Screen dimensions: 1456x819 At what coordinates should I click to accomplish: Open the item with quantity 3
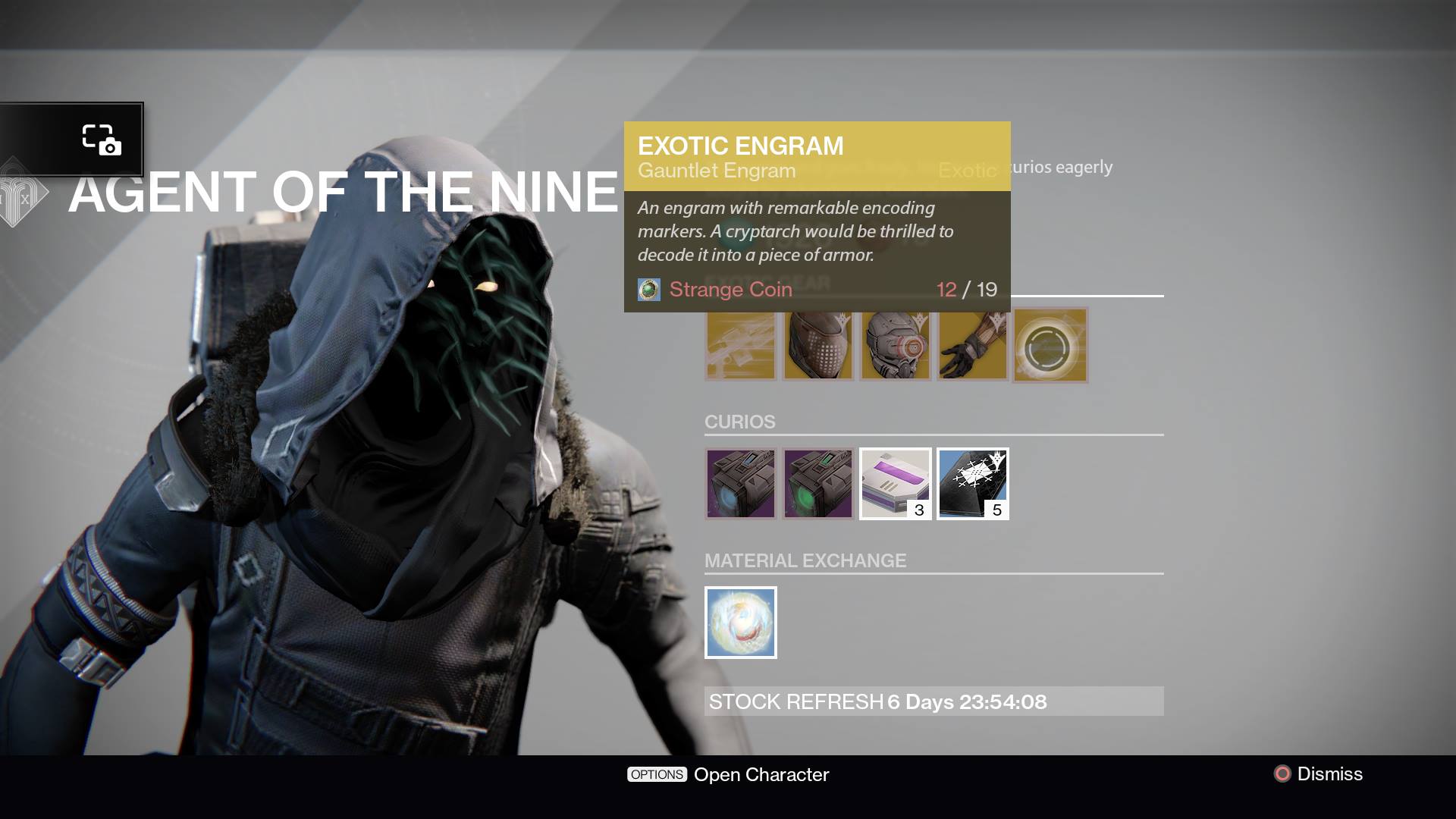click(x=896, y=484)
